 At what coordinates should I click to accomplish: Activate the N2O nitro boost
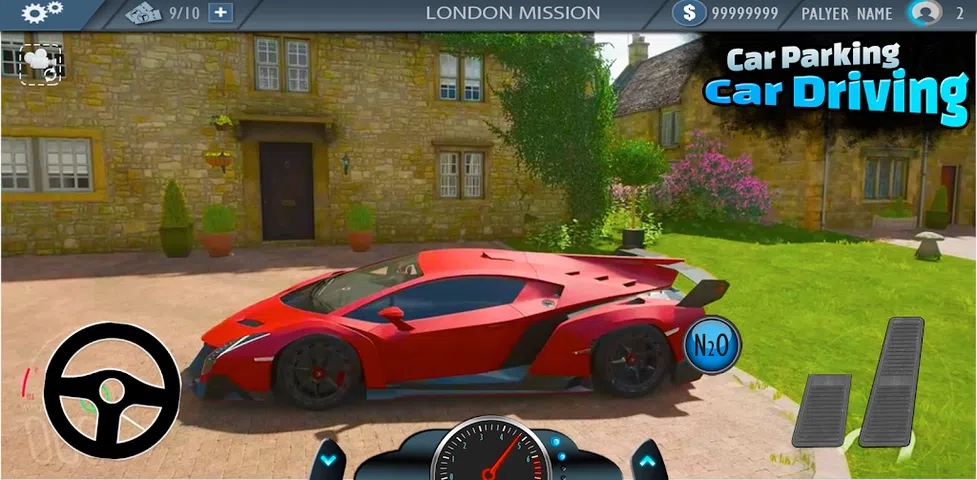[711, 347]
